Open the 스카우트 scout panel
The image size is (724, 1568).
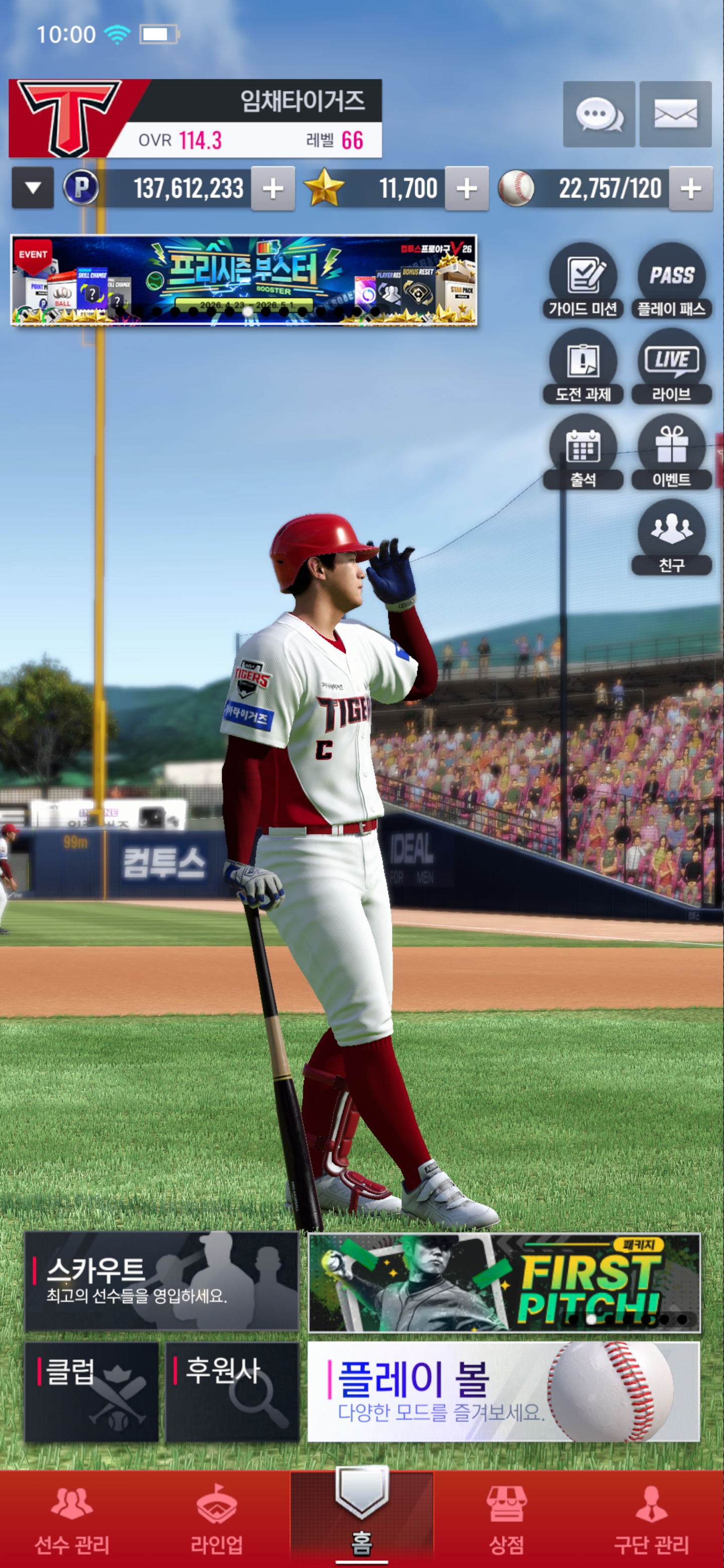(161, 1282)
